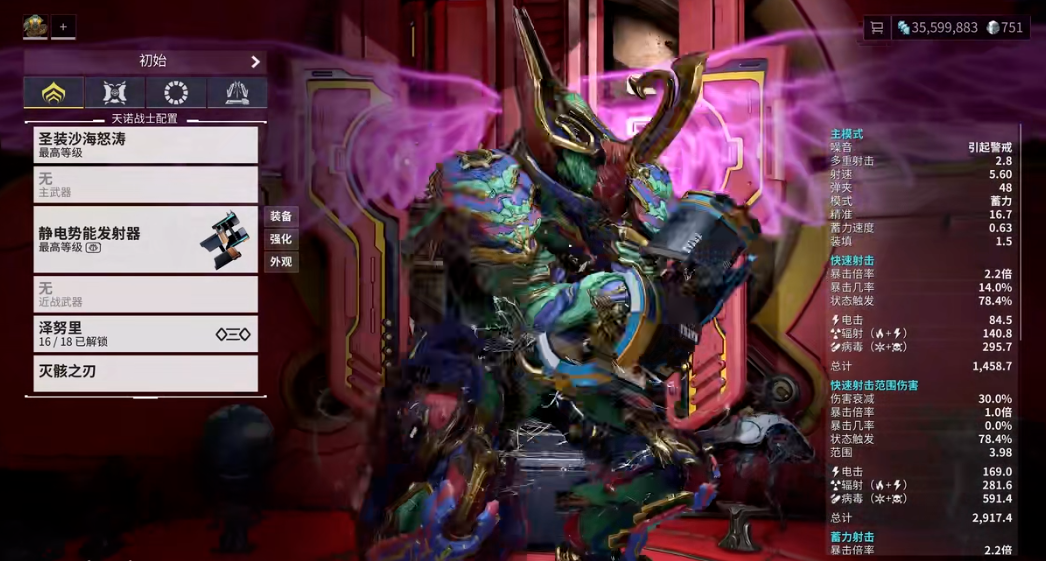This screenshot has height=561, width=1046.
Task: Open the 初始 loadout selector
Action: click(146, 62)
